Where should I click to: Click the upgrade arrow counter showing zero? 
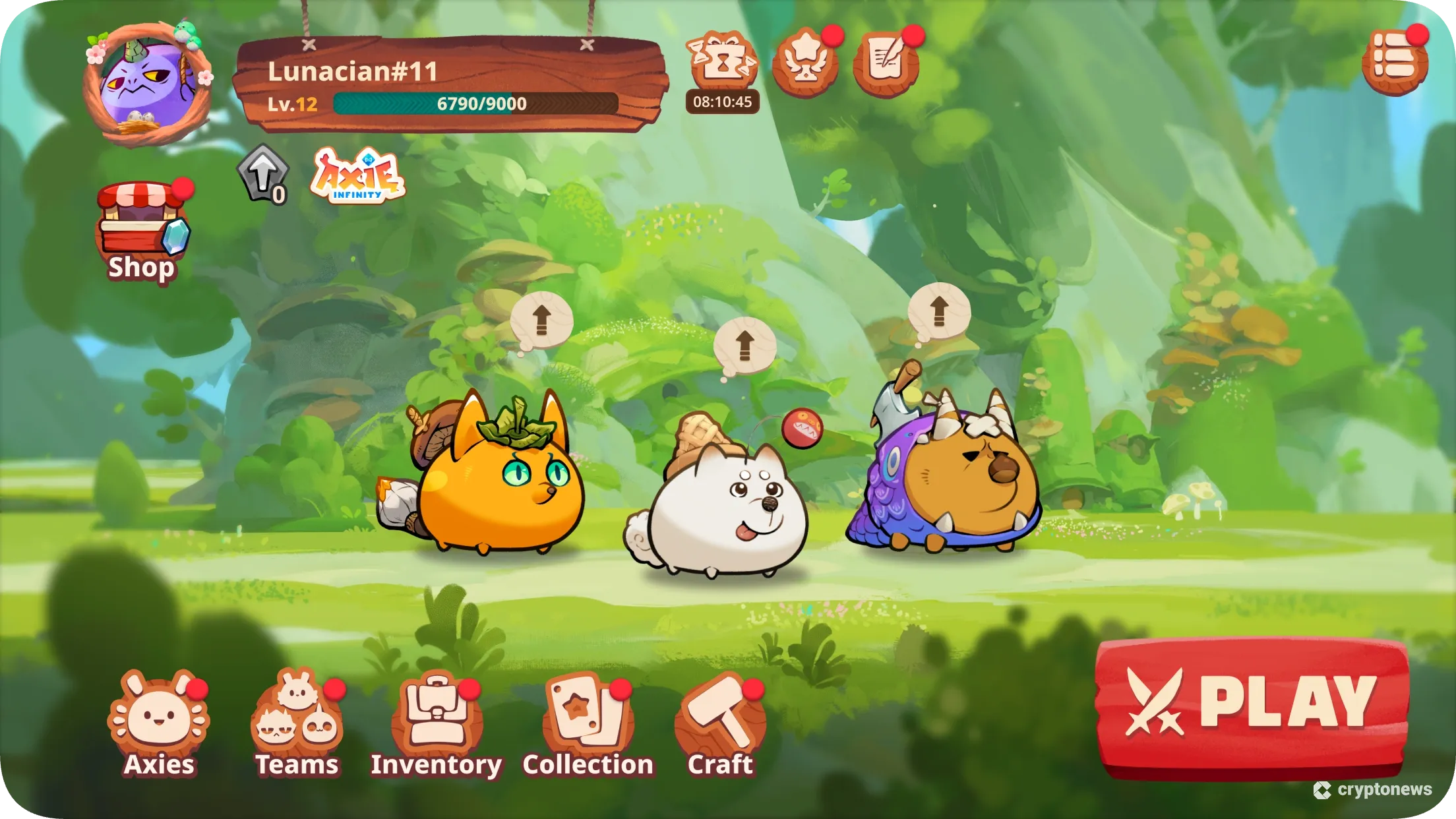pyautogui.click(x=264, y=175)
